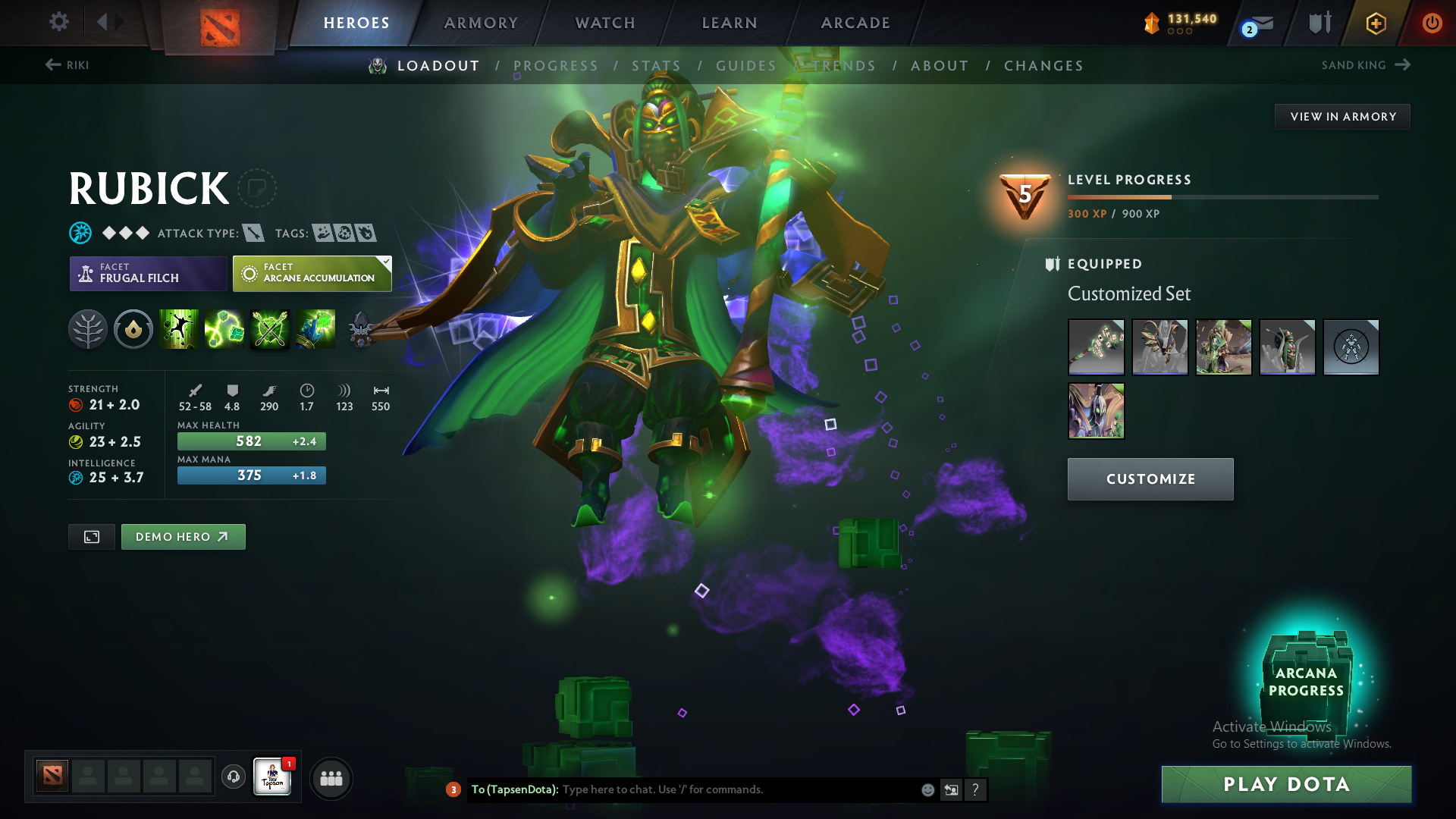1456x819 pixels.
Task: Click the Rubick innate ability leaf icon
Action: 88,329
